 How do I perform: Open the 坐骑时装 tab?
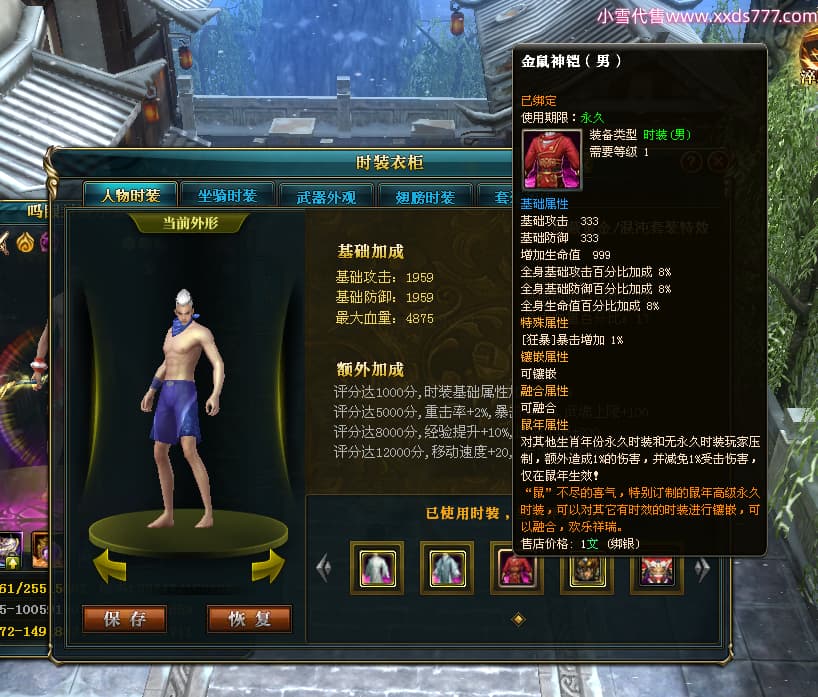pos(227,196)
